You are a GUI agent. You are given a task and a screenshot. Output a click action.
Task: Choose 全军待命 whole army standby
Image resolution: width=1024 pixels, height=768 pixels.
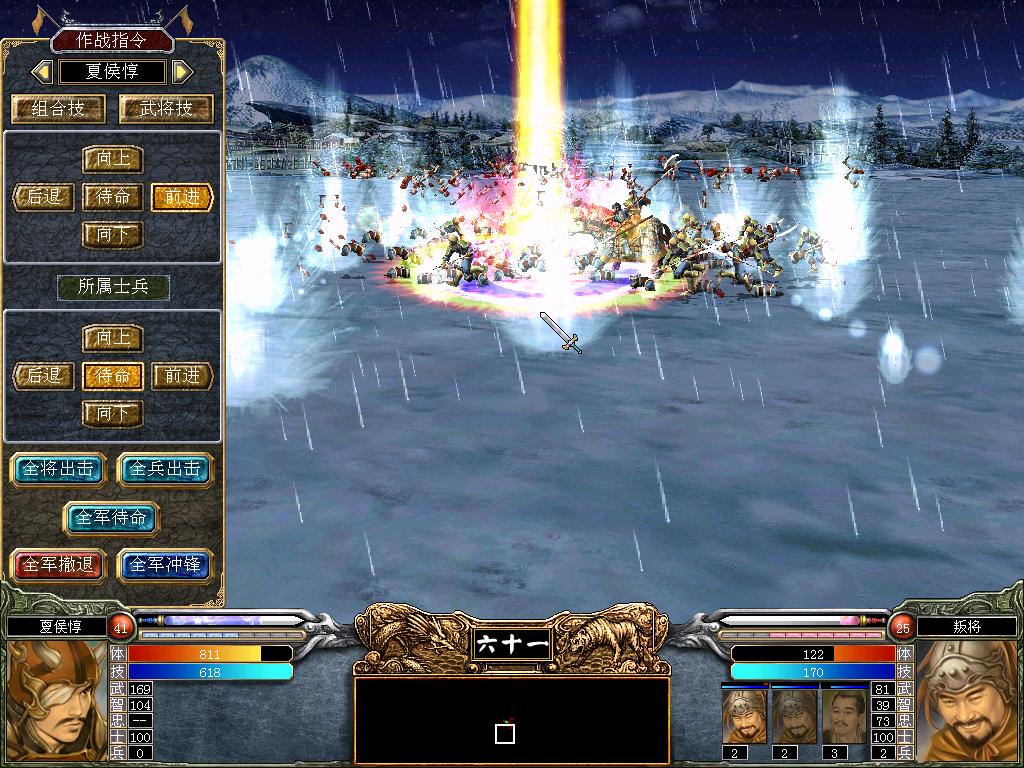coord(112,518)
